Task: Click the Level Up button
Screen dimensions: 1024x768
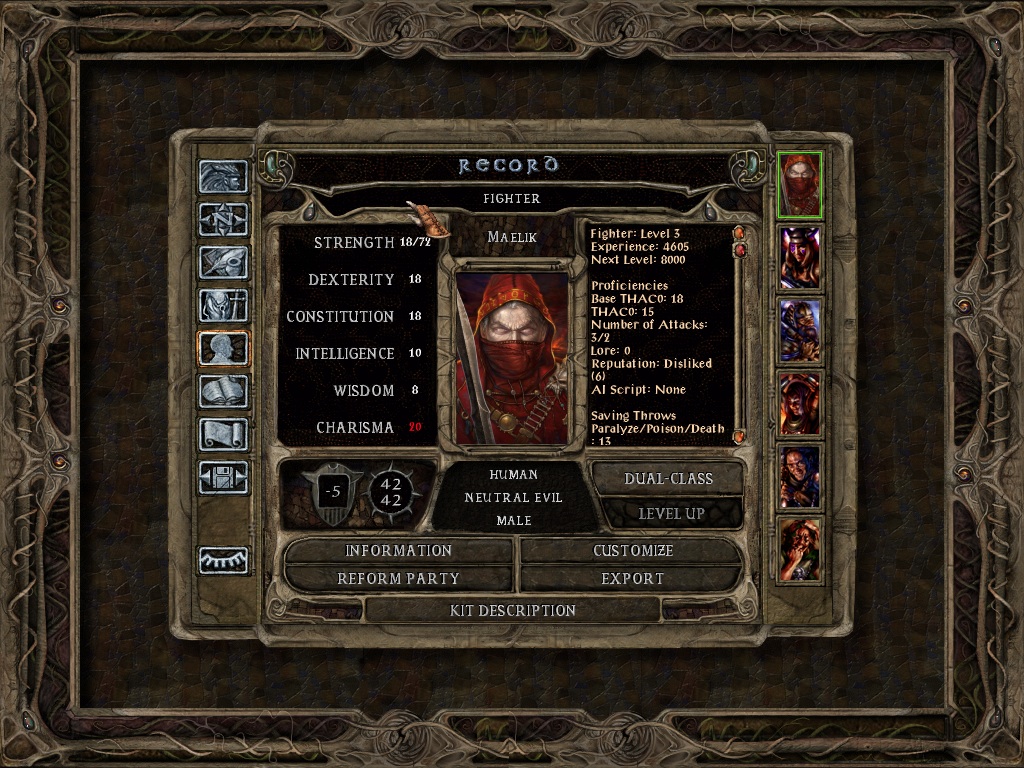Action: (668, 513)
